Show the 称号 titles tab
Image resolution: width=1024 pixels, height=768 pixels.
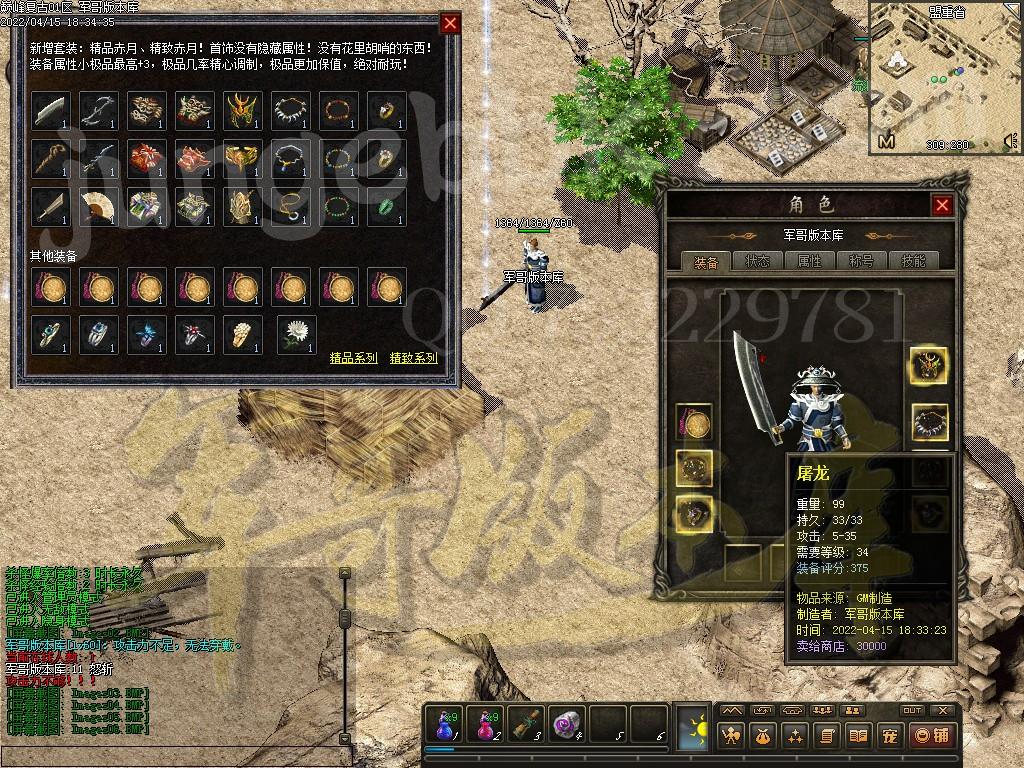[x=861, y=261]
